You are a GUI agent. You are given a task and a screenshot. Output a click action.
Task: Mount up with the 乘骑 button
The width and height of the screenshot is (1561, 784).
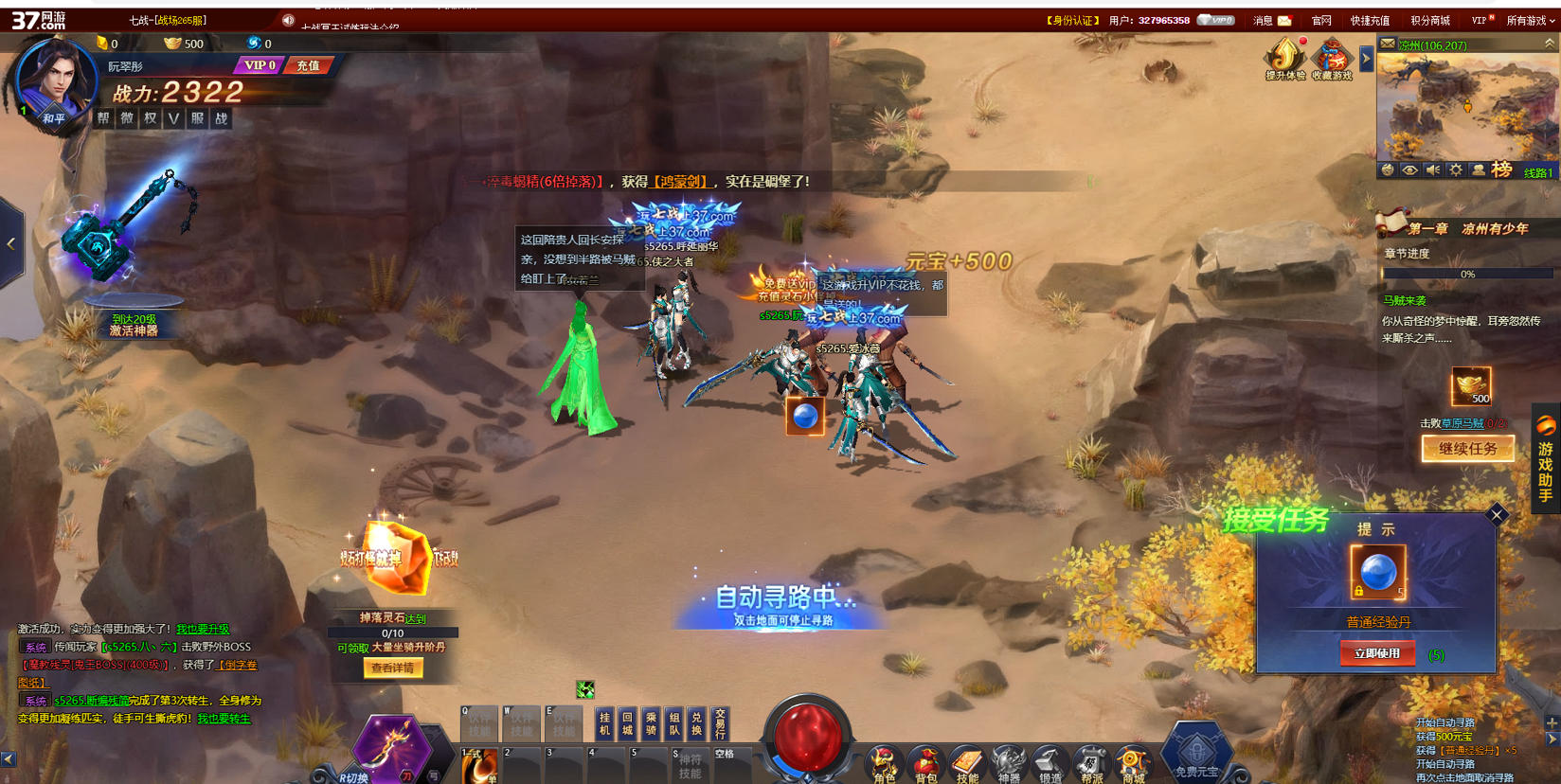[651, 724]
